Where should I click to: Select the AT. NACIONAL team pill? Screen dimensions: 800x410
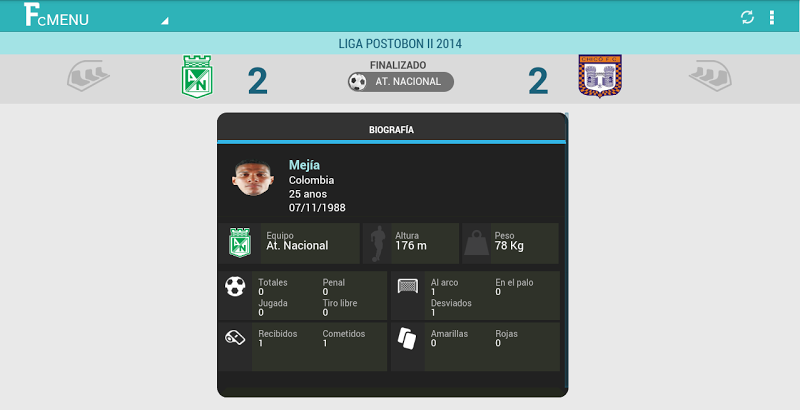coord(400,82)
